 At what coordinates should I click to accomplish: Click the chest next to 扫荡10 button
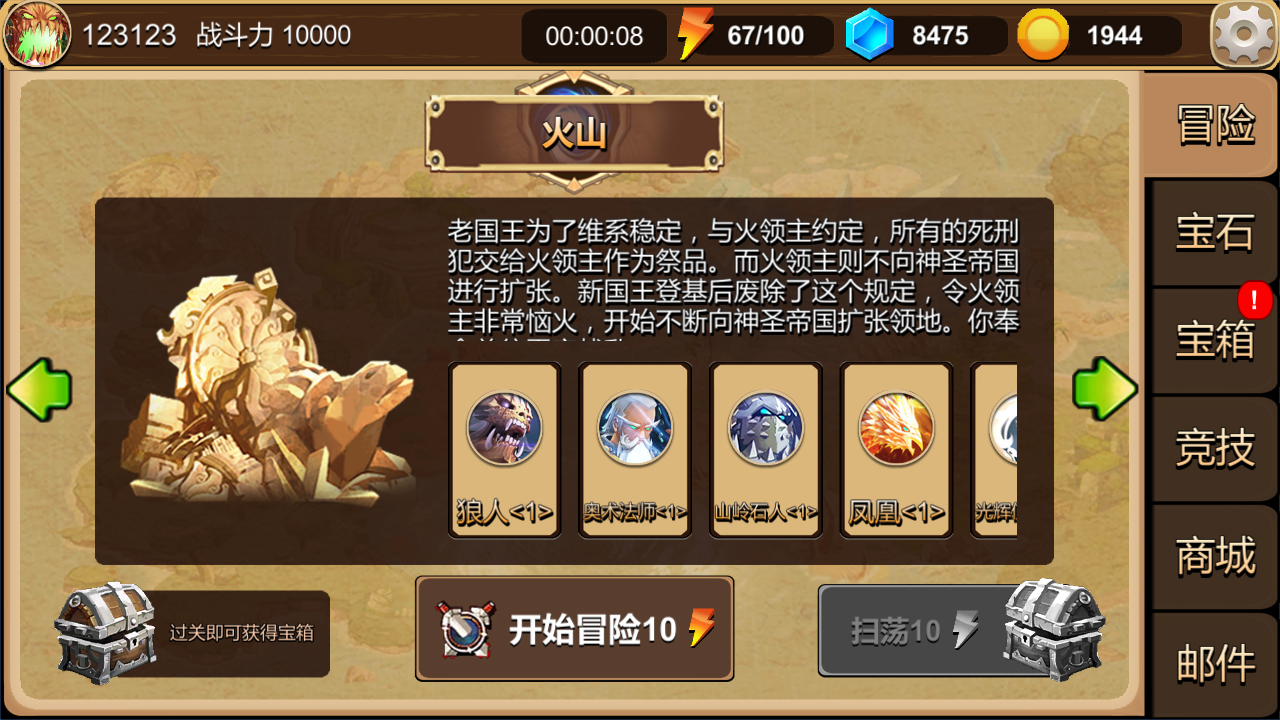(1060, 632)
